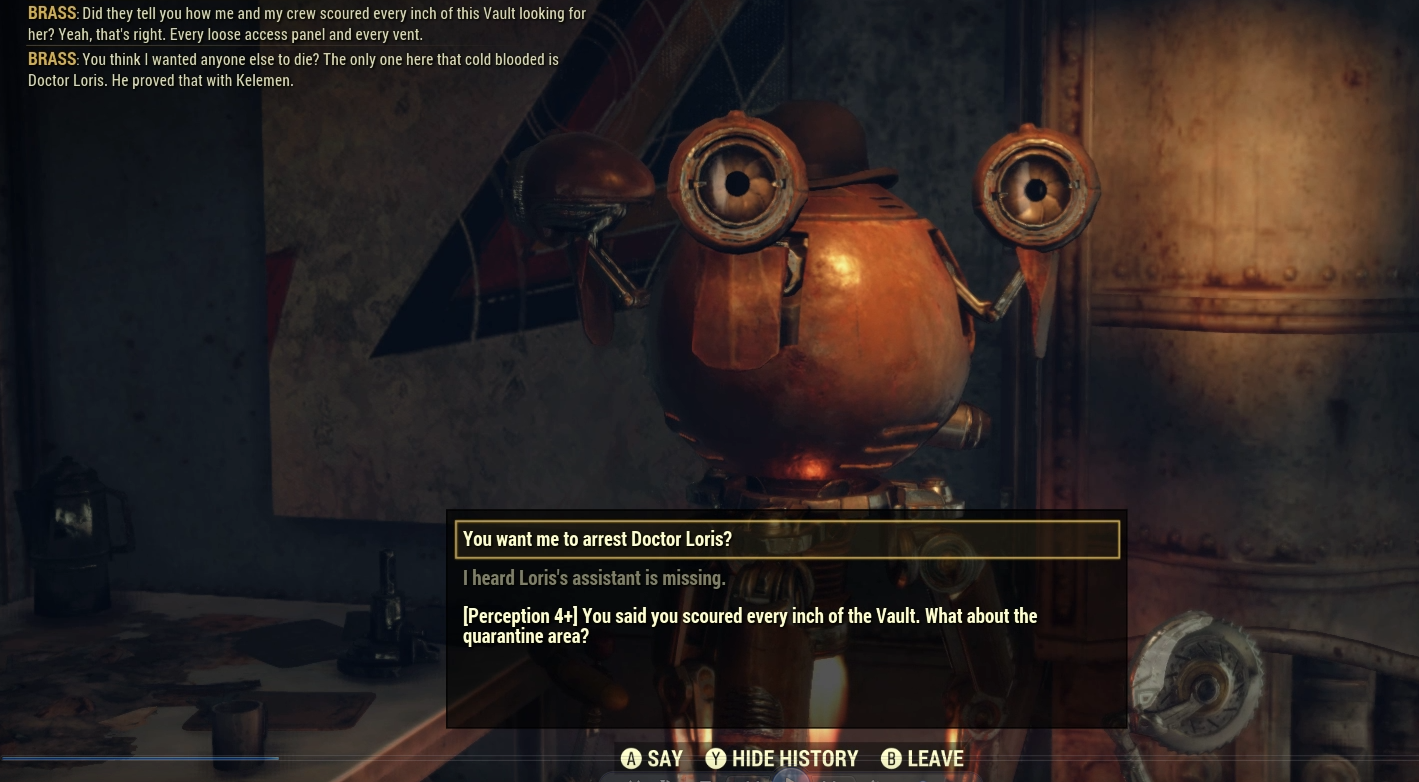Click the SAY action label
Screen dimensions: 1419x782
click(x=665, y=758)
